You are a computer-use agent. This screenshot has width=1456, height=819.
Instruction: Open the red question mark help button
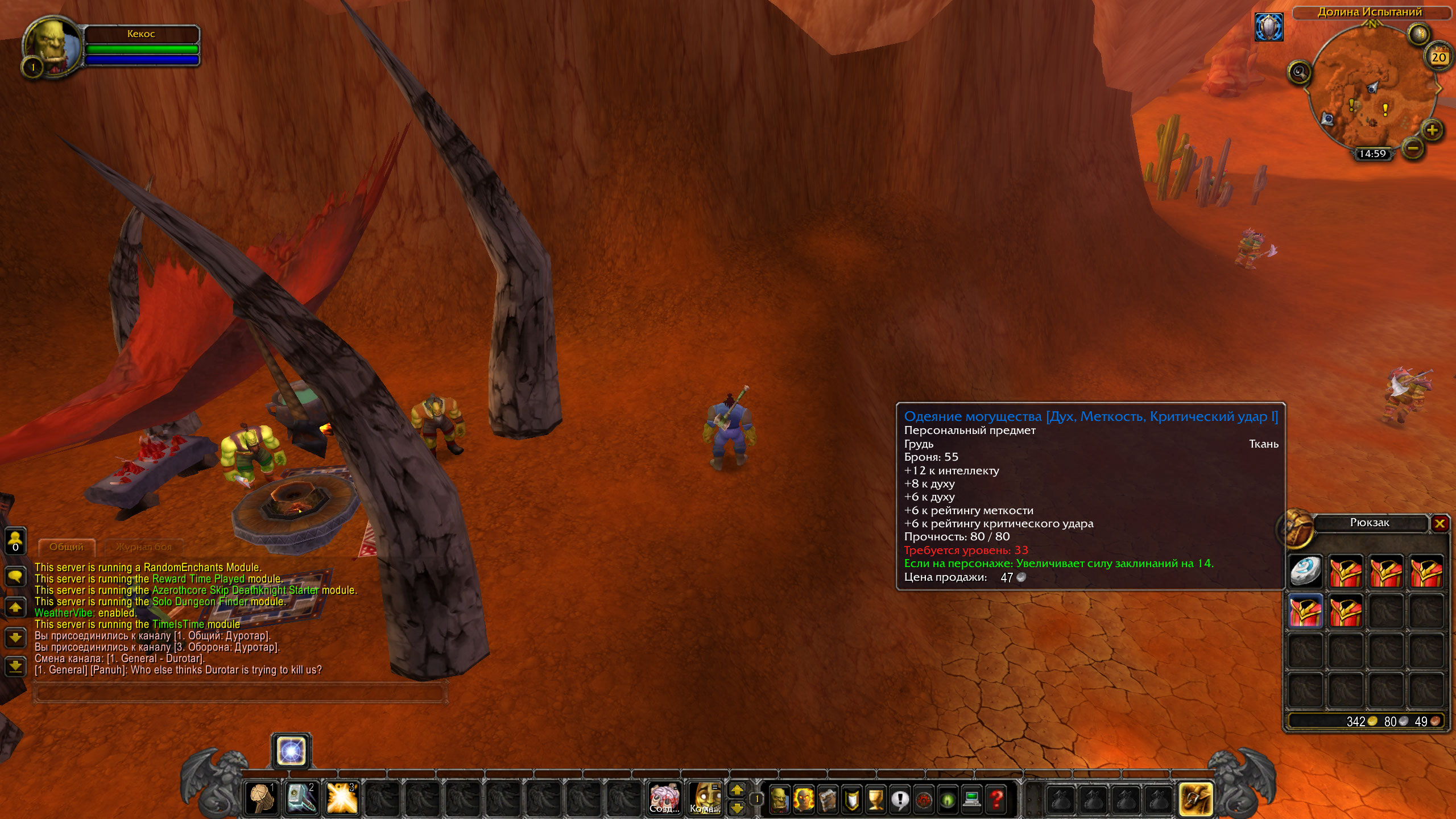tap(996, 799)
